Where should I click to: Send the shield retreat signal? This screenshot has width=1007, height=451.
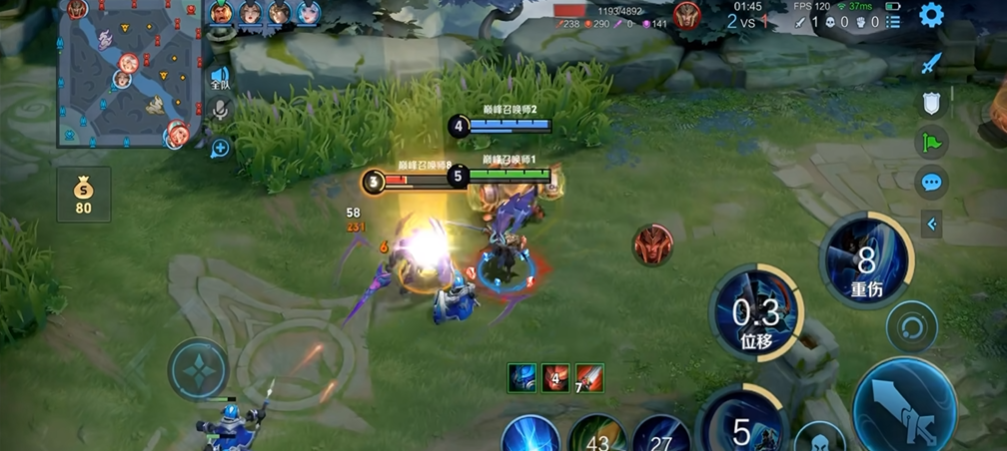pyautogui.click(x=931, y=103)
